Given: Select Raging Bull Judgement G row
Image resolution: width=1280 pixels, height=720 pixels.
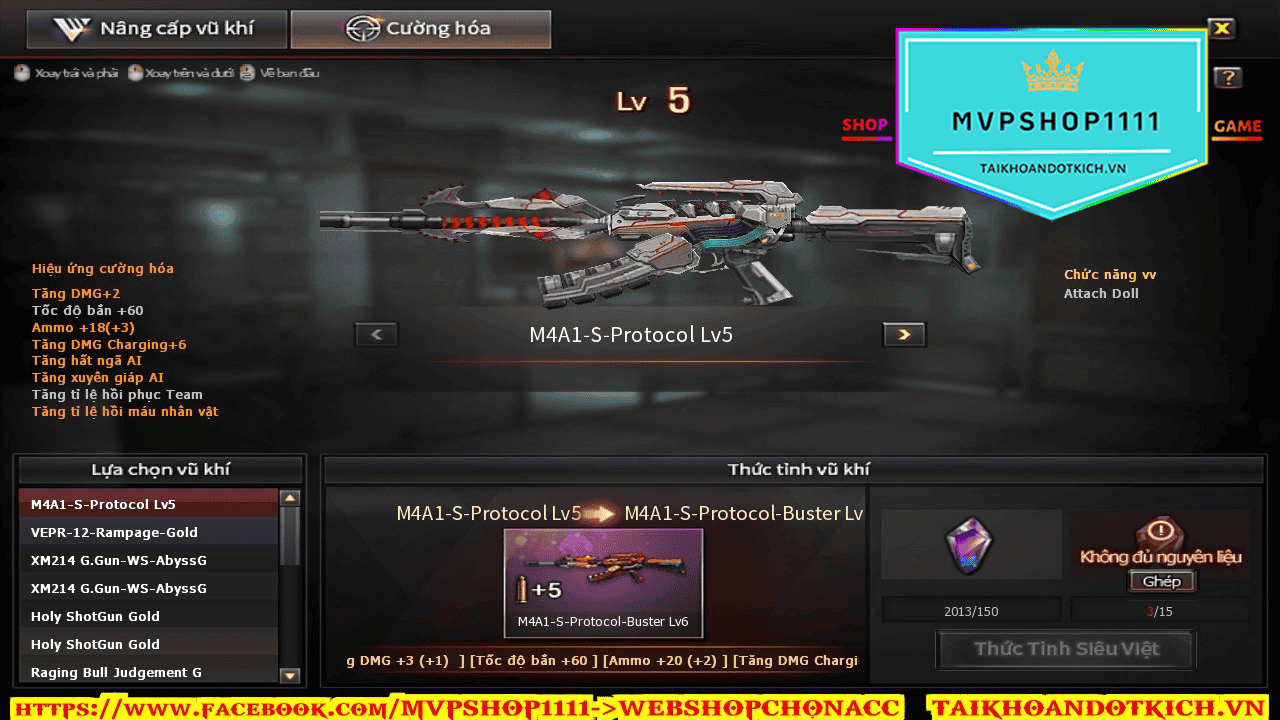Looking at the screenshot, I should pos(148,672).
